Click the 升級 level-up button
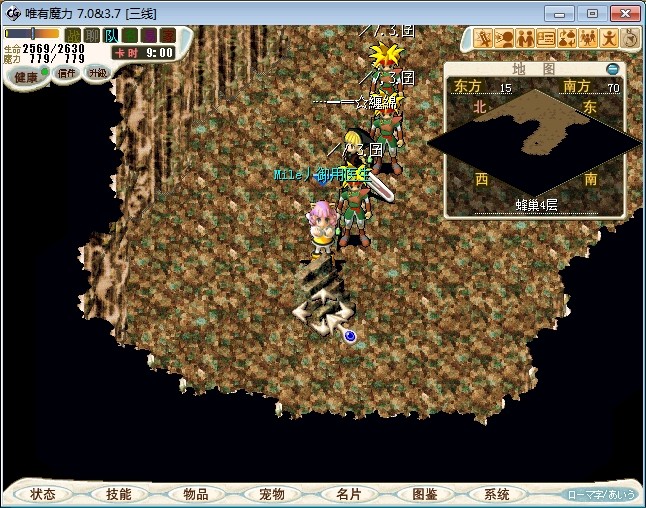The height and width of the screenshot is (508, 646). [97, 73]
